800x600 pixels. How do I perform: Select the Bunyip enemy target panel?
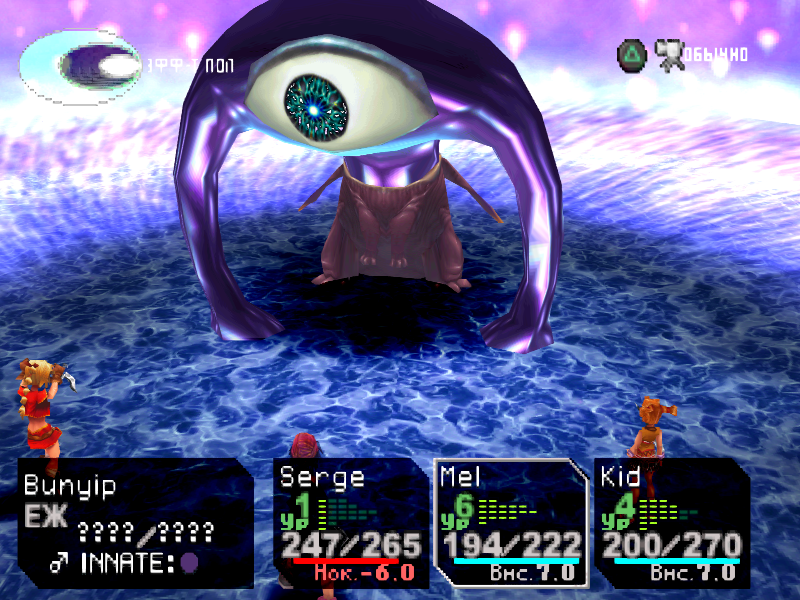134,522
